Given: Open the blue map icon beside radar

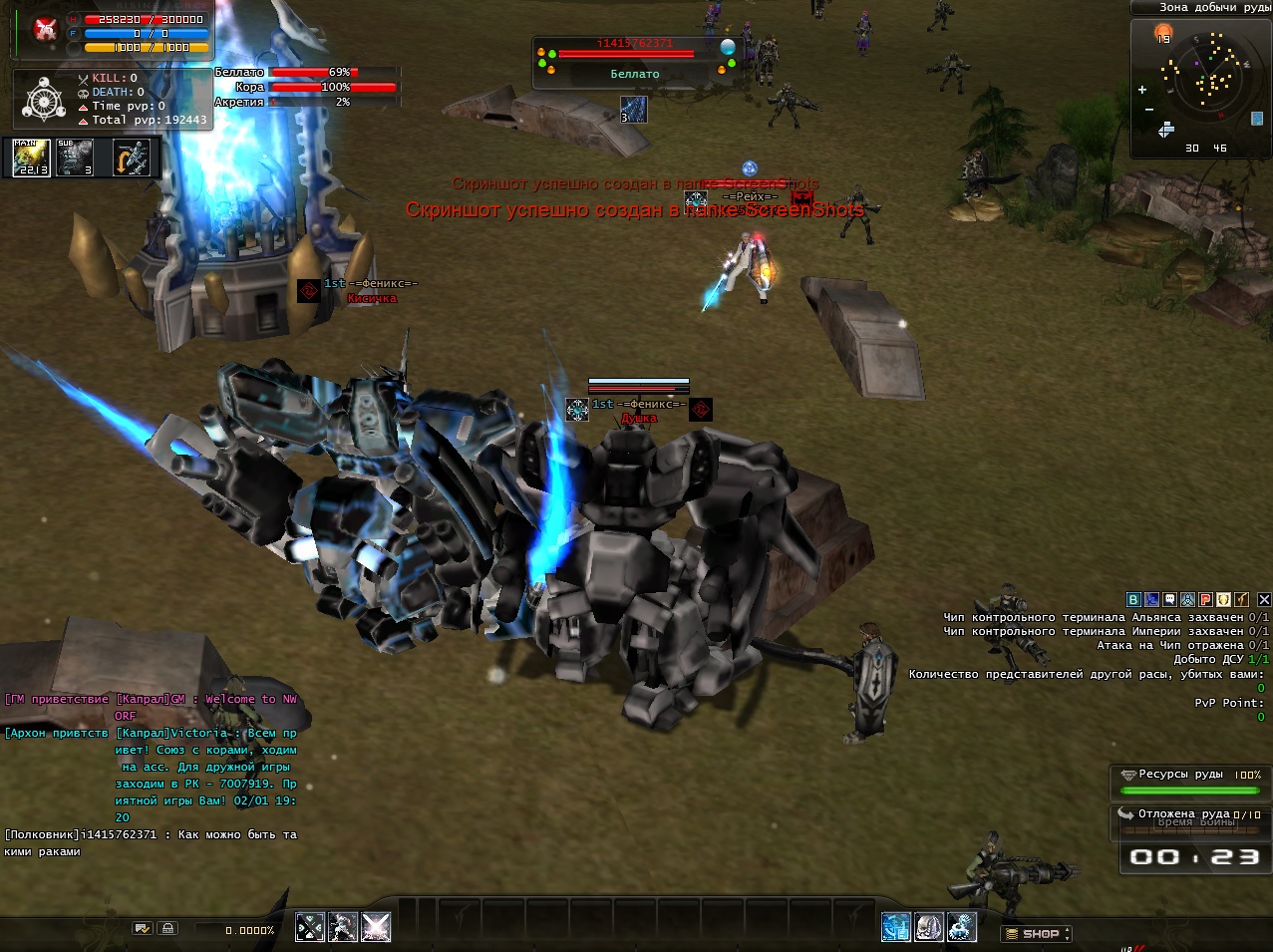Looking at the screenshot, I should [x=1257, y=118].
